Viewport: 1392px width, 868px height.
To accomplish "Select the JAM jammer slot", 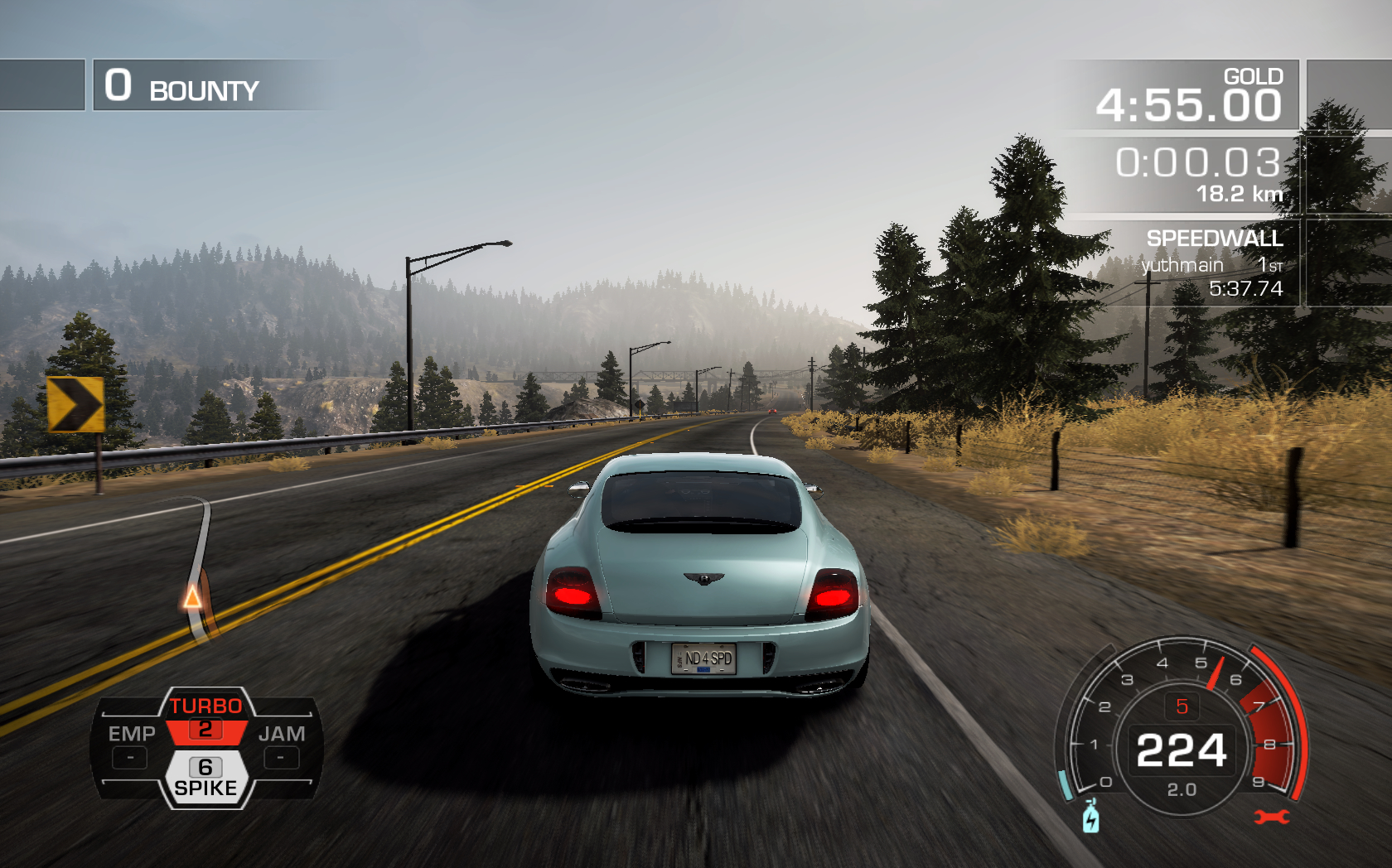I will pos(282,745).
